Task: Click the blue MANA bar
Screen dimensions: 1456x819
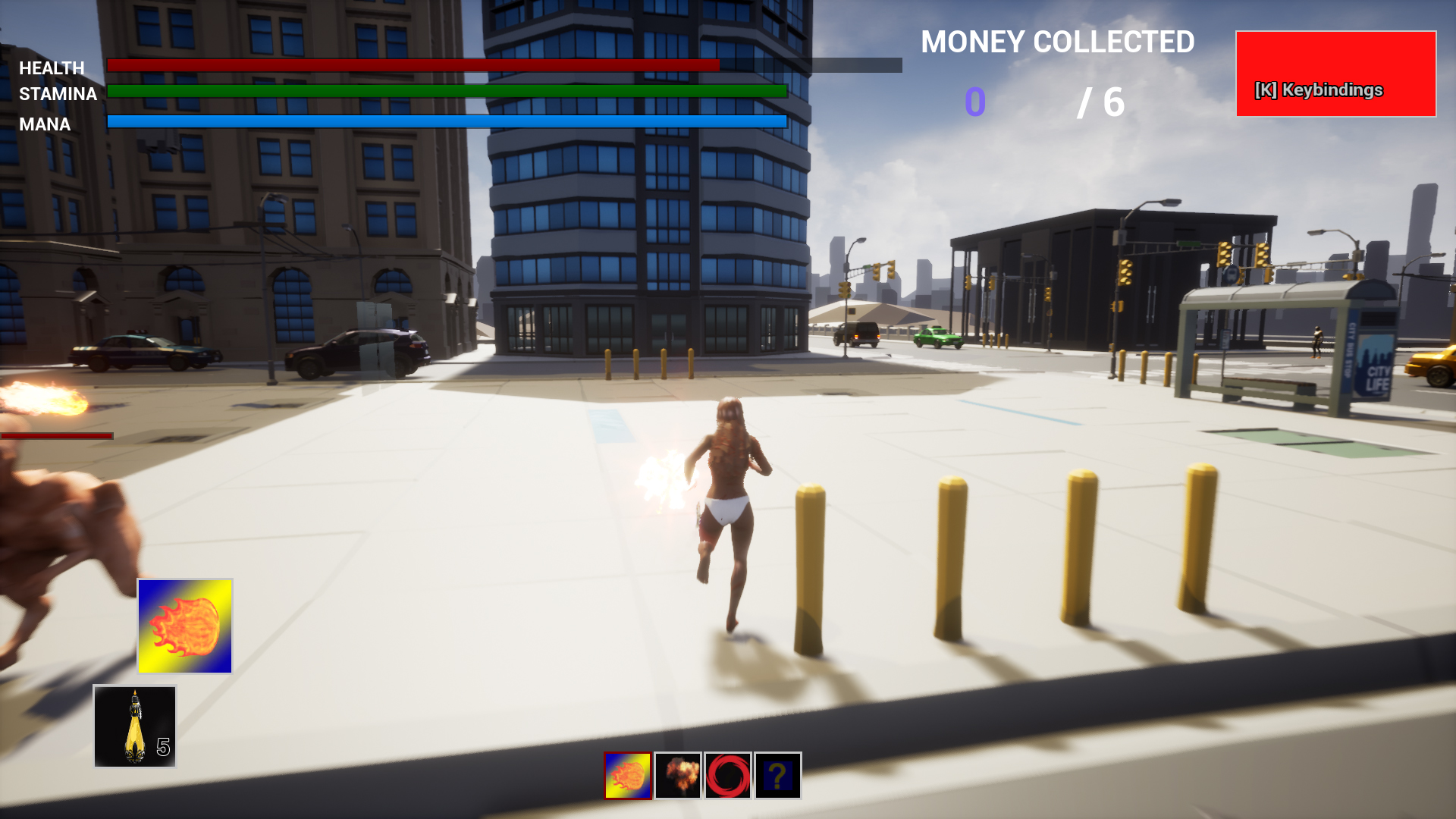Action: (x=447, y=121)
